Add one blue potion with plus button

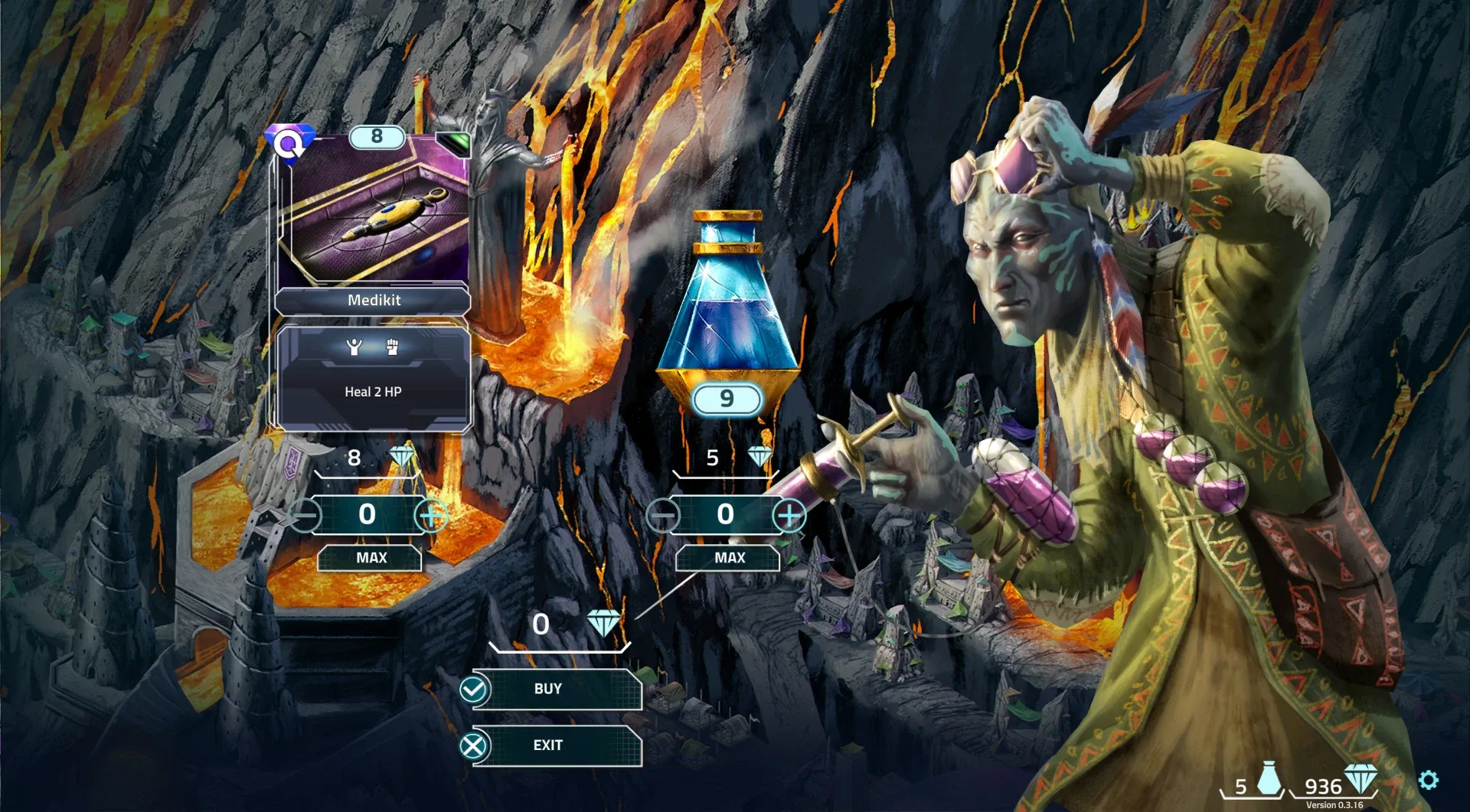click(x=789, y=516)
